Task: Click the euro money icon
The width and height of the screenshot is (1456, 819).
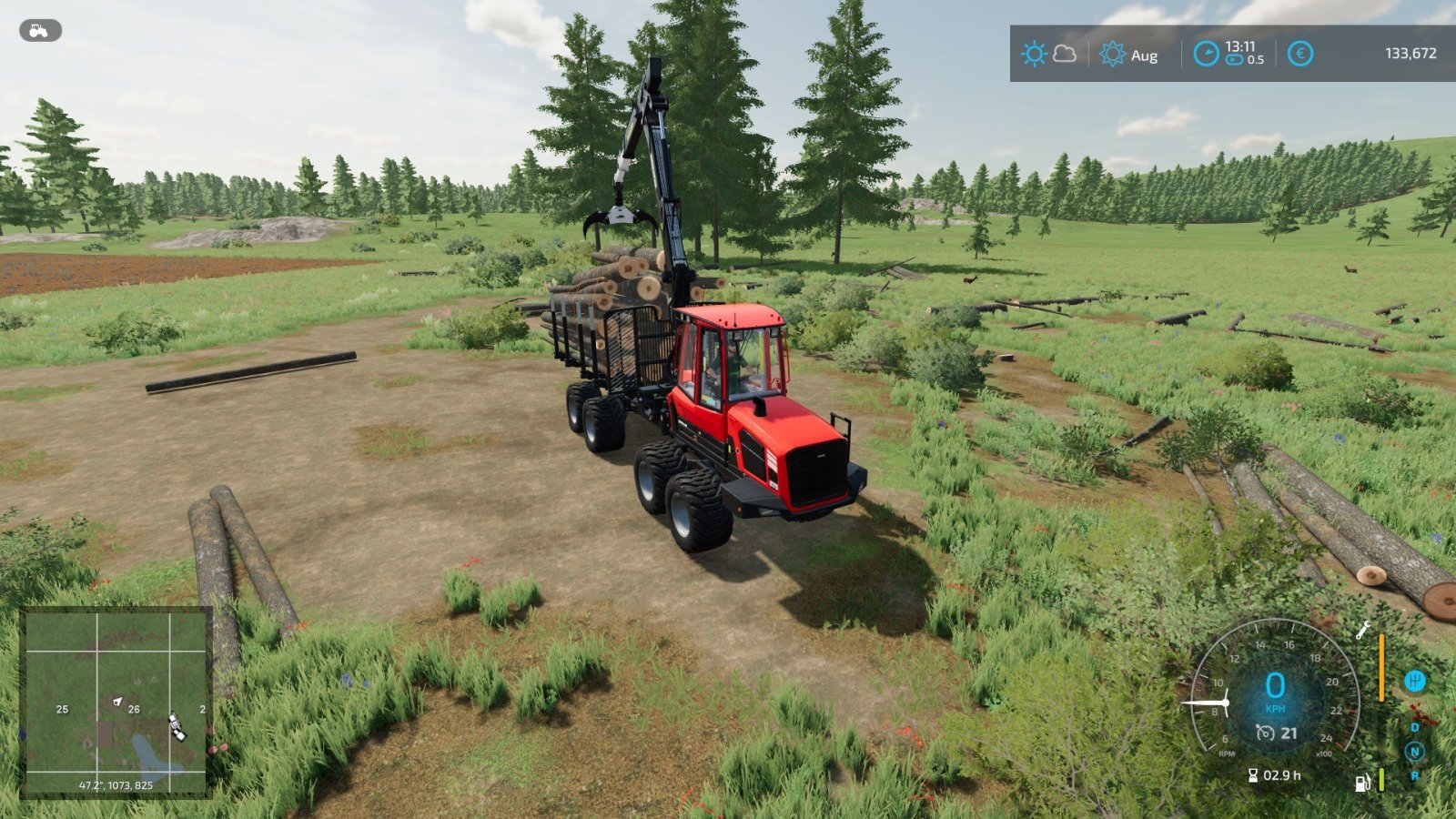Action: [1300, 54]
